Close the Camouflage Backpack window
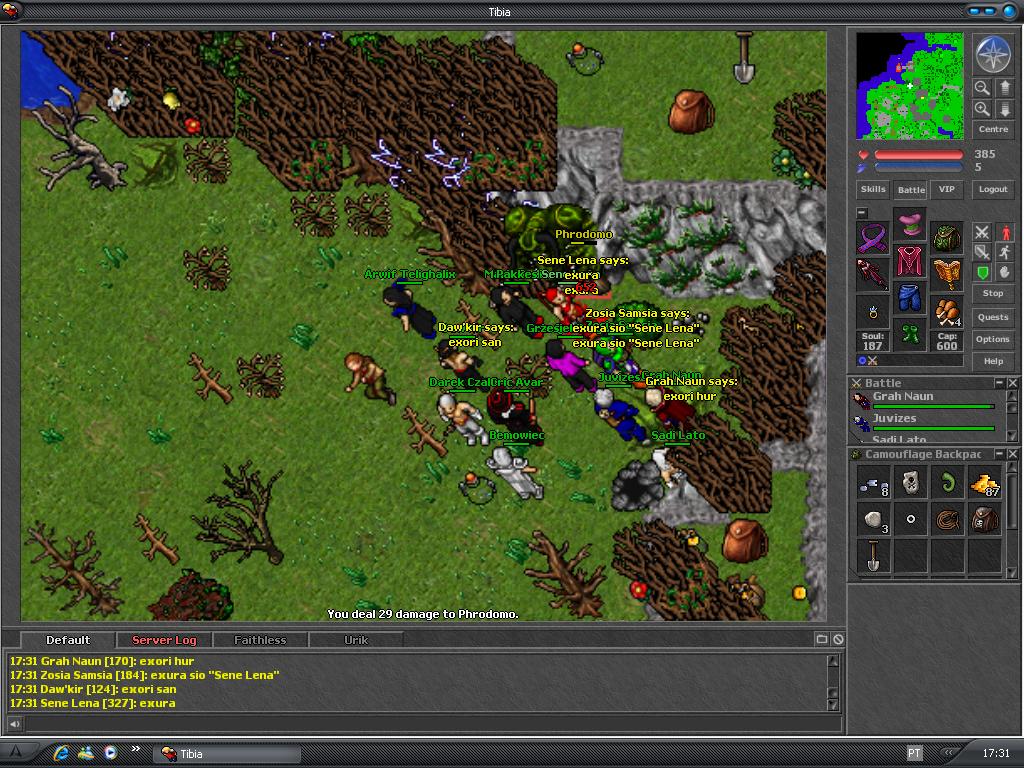Screen dimensions: 1024x768 [x=1012, y=455]
